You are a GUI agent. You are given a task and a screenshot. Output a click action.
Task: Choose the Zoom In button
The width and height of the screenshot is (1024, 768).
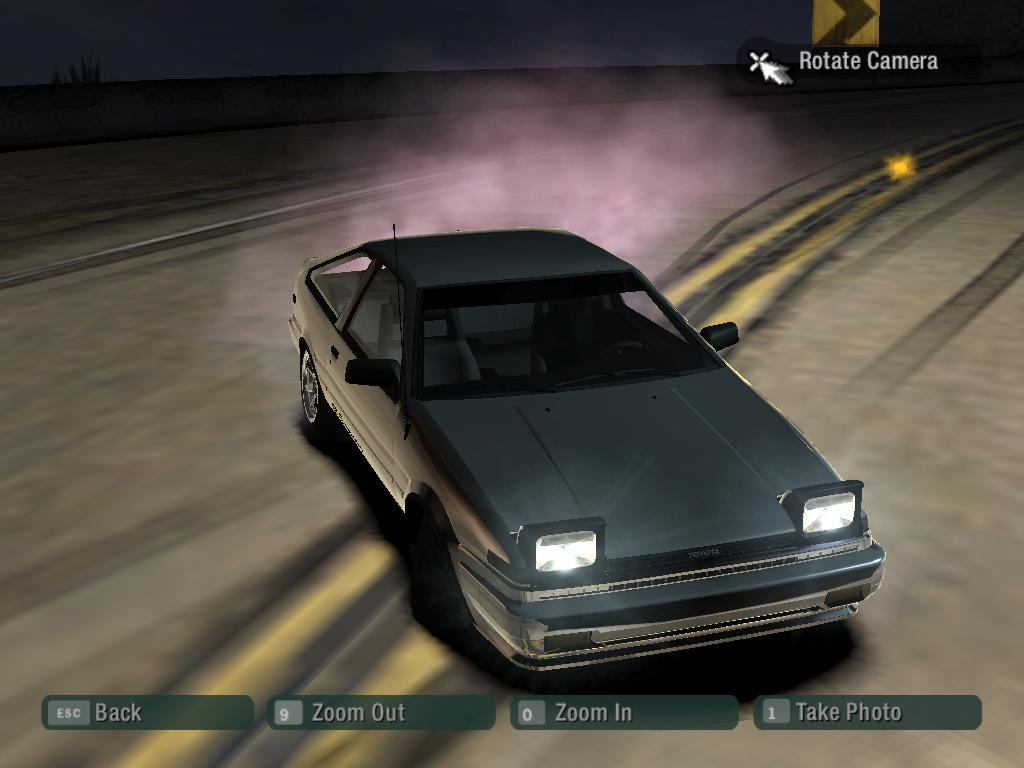623,713
